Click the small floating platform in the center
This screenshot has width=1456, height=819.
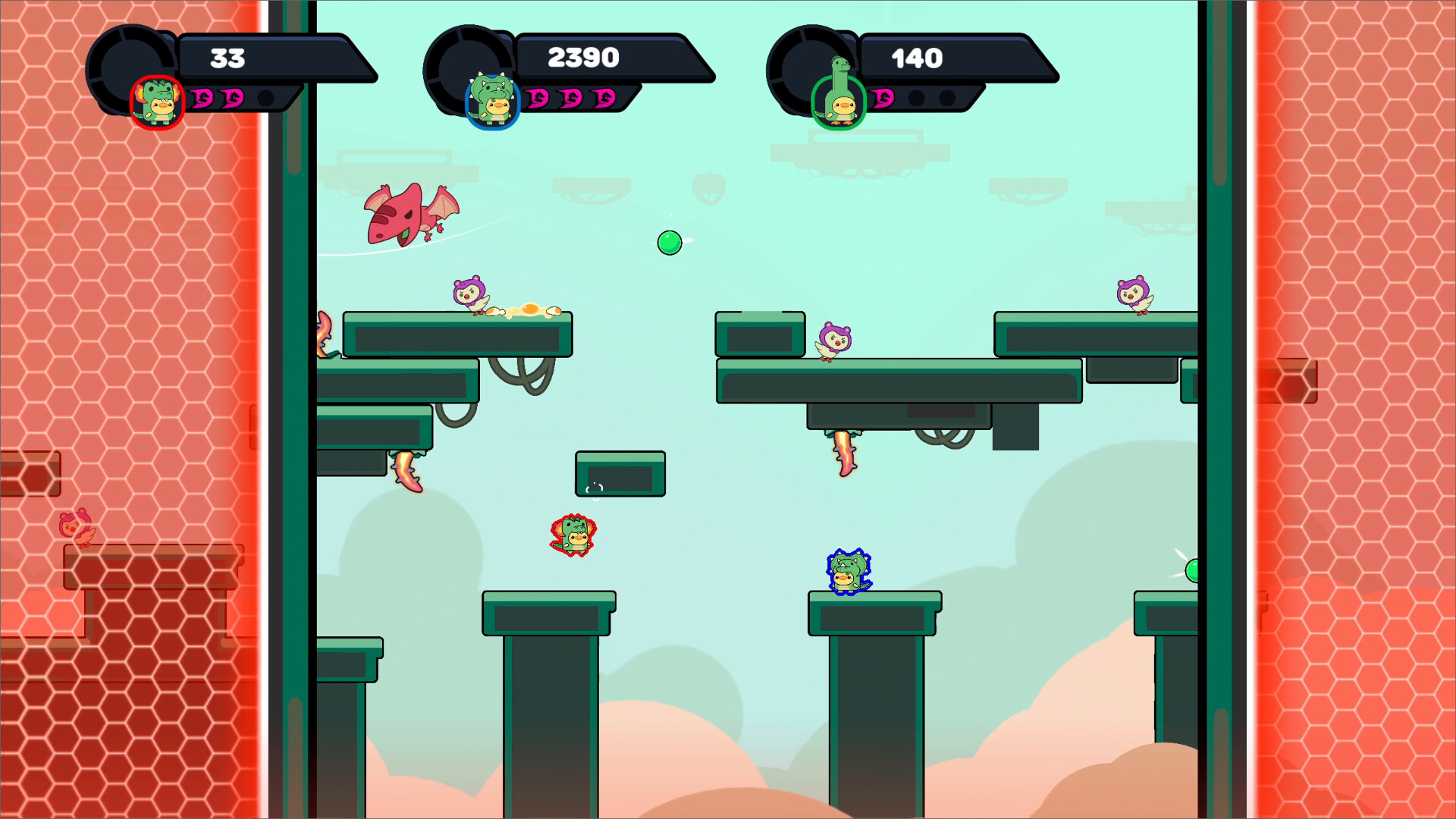click(x=620, y=474)
